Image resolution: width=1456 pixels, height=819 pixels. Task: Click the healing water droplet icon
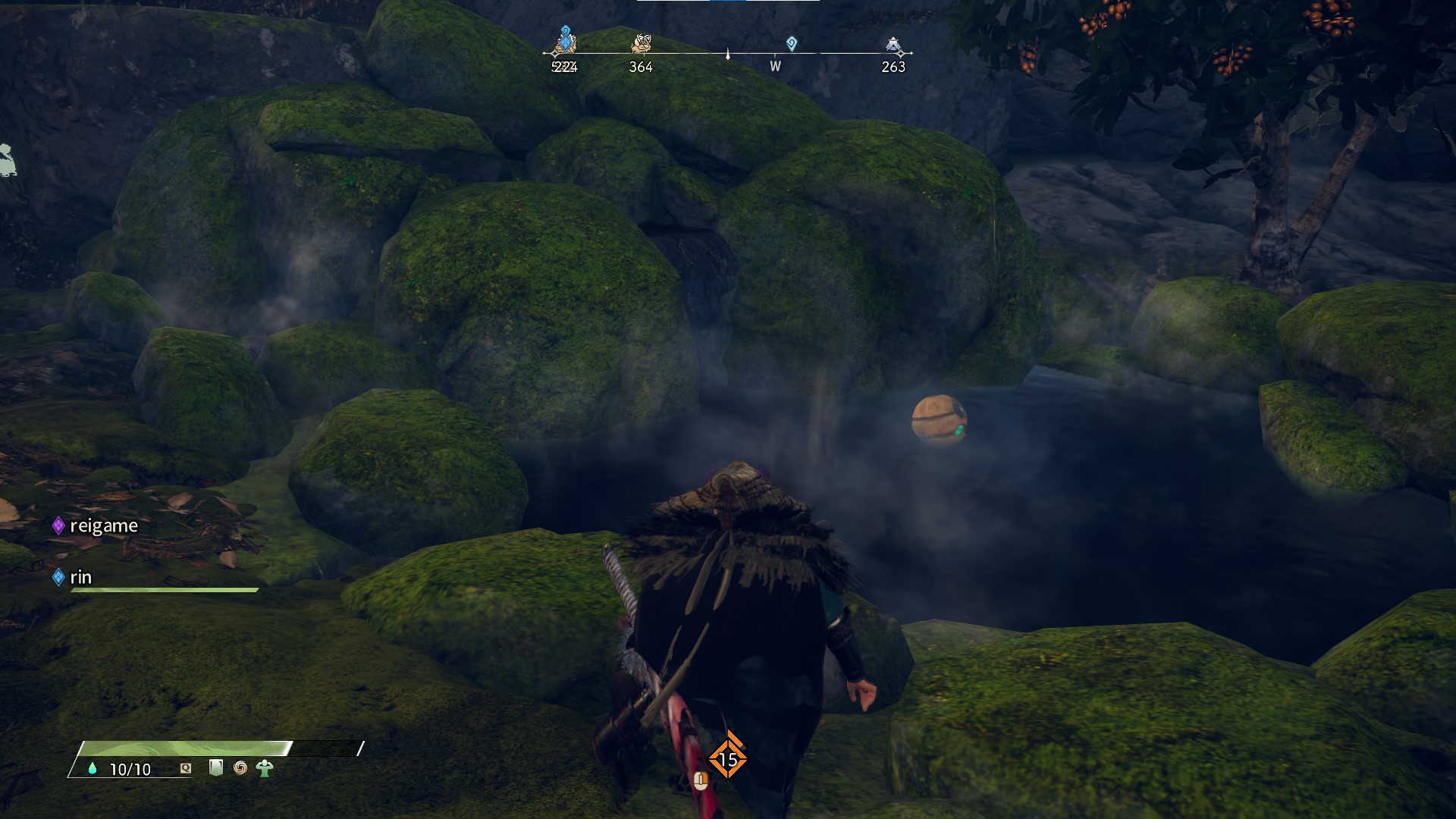pos(93,768)
